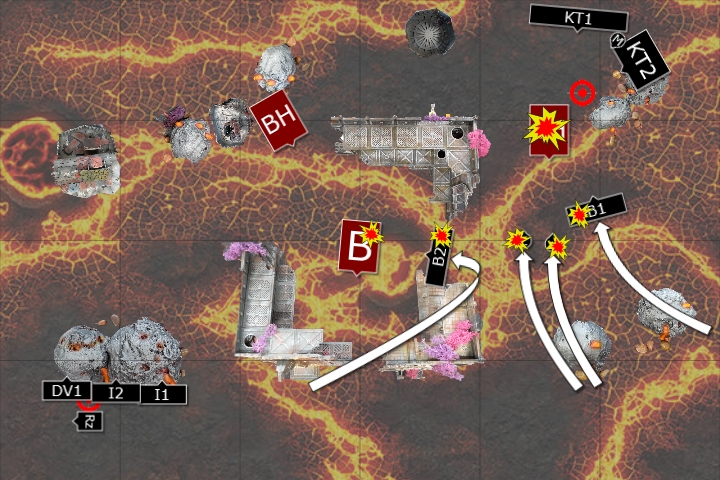Click the red crosshair target marker
720x480 pixels.
click(582, 94)
